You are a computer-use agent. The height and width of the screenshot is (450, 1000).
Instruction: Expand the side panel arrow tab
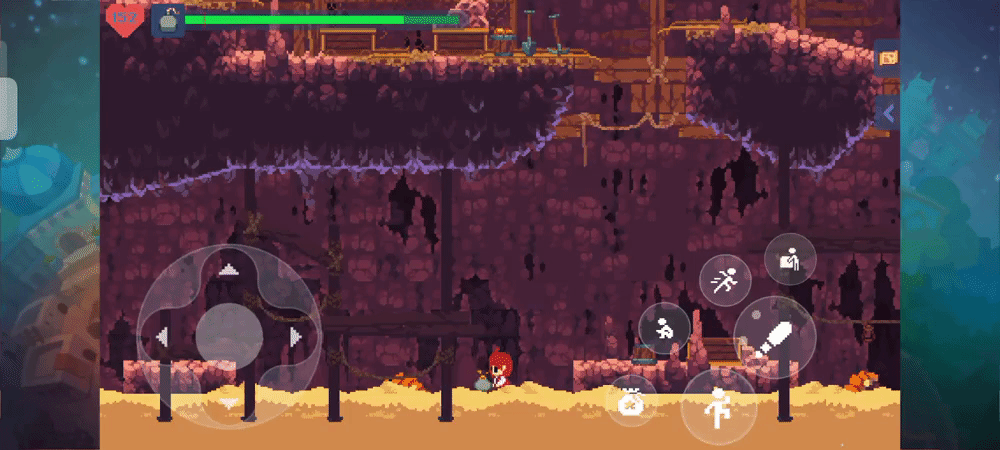[887, 114]
